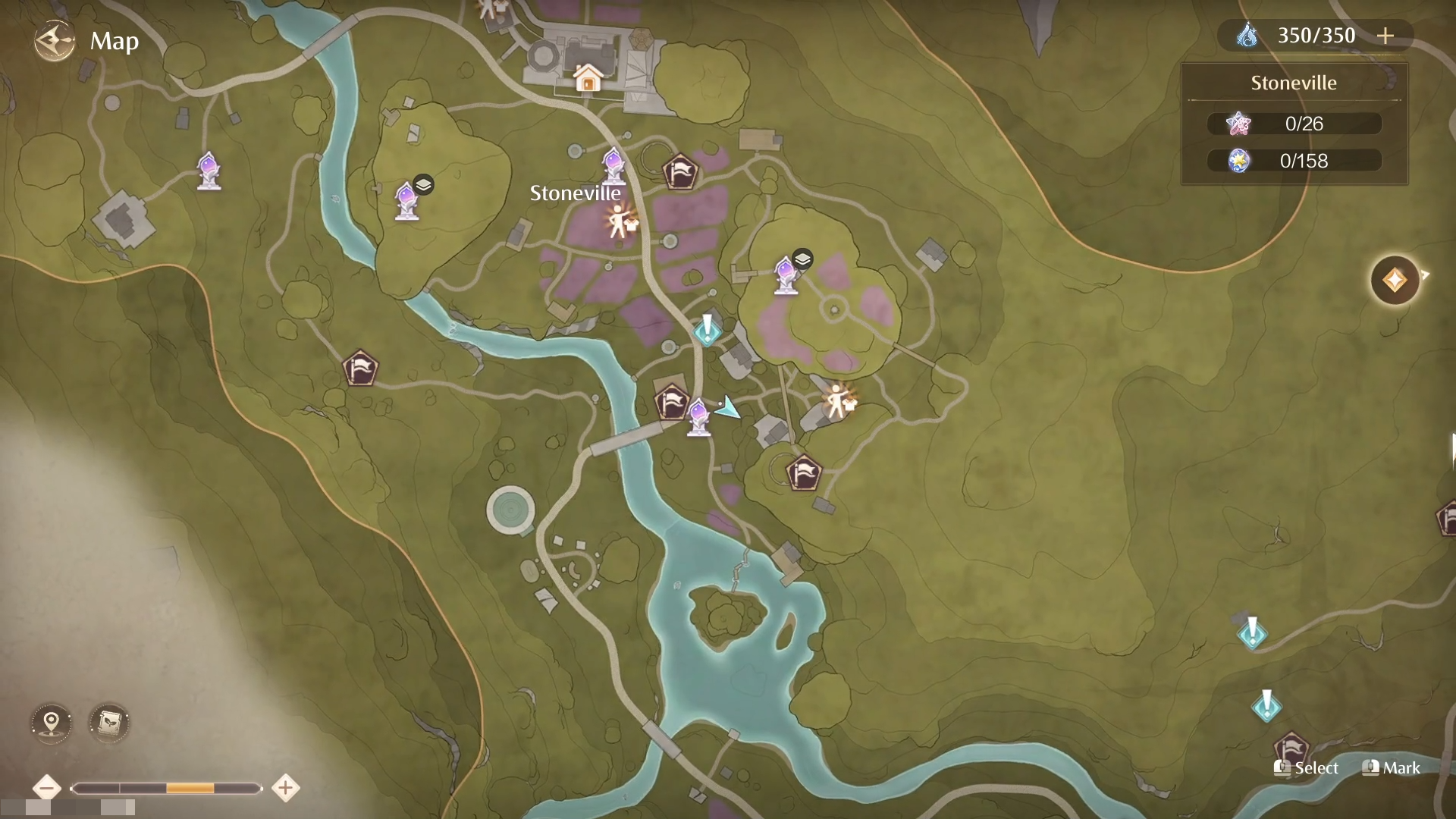Select the eastern clothing shop marker
Image resolution: width=1456 pixels, height=819 pixels.
click(x=837, y=401)
